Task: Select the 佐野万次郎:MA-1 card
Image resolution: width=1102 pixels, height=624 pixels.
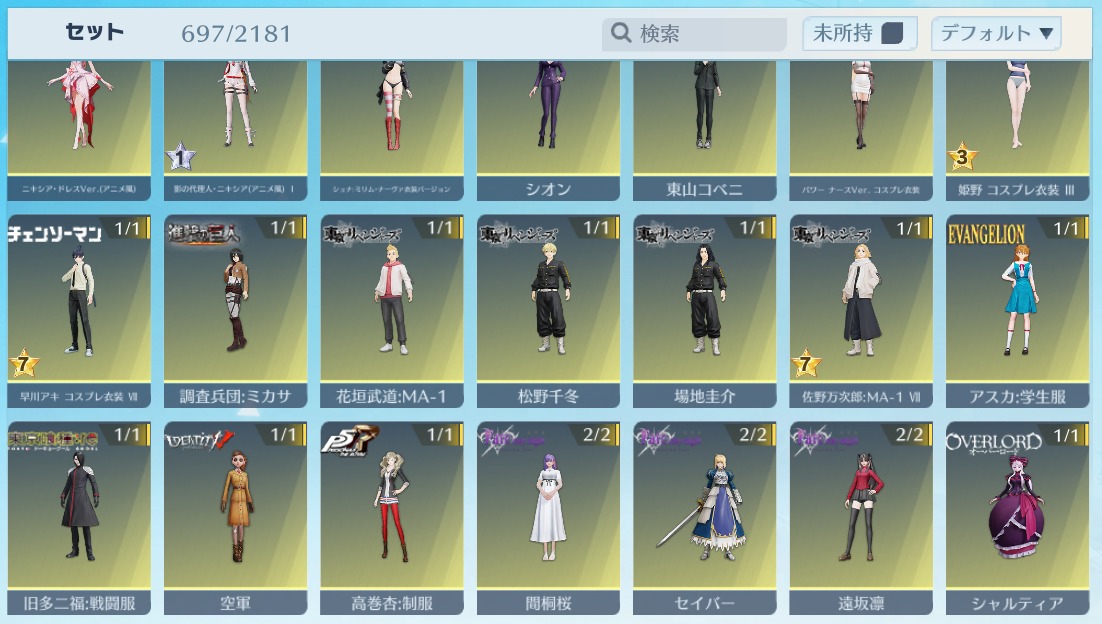Action: pos(861,310)
